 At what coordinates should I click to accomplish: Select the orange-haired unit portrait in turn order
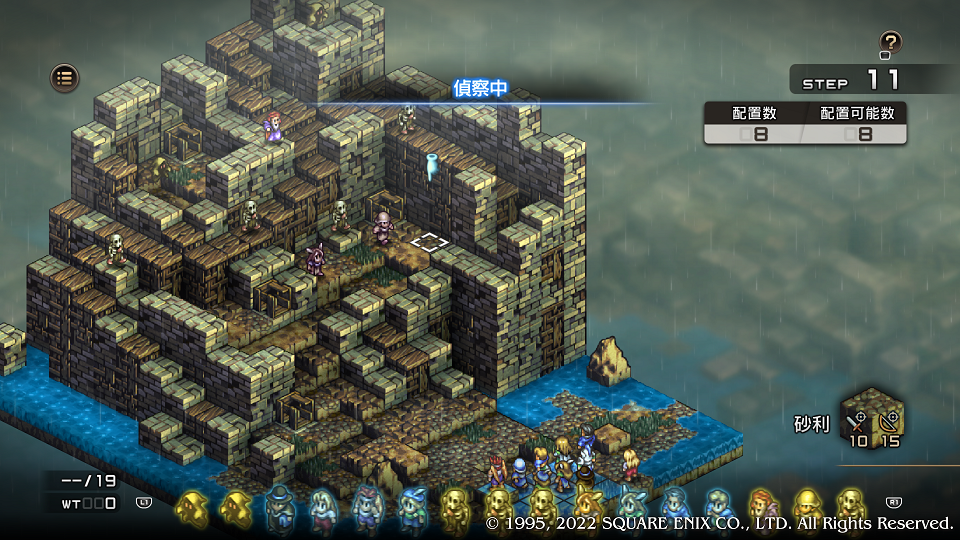coord(763,507)
